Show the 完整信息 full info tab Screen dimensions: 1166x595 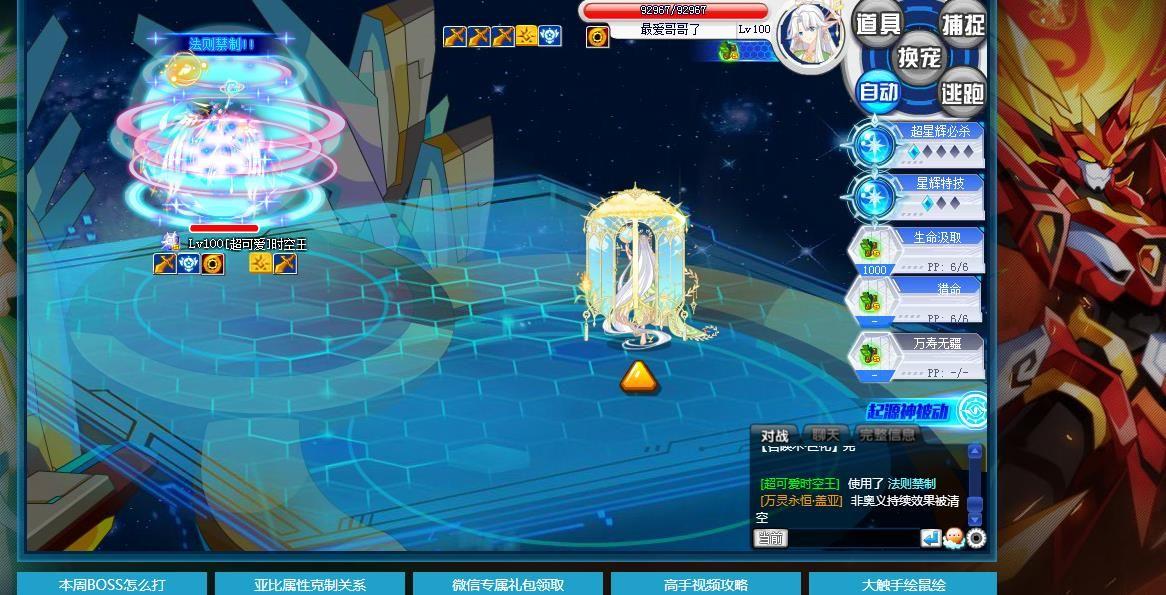coord(886,435)
